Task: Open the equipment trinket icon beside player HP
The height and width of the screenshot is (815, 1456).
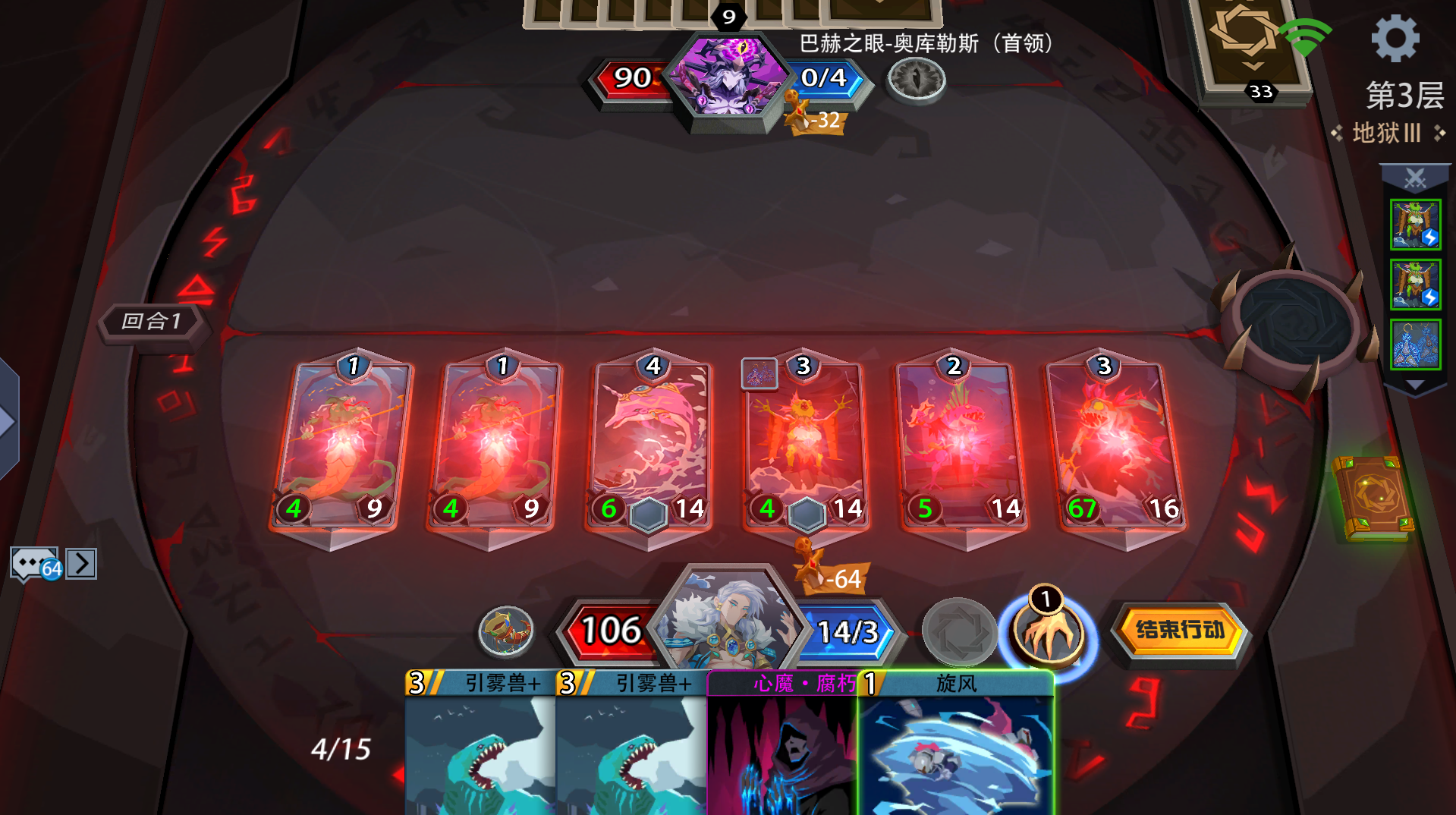Action: click(x=507, y=631)
